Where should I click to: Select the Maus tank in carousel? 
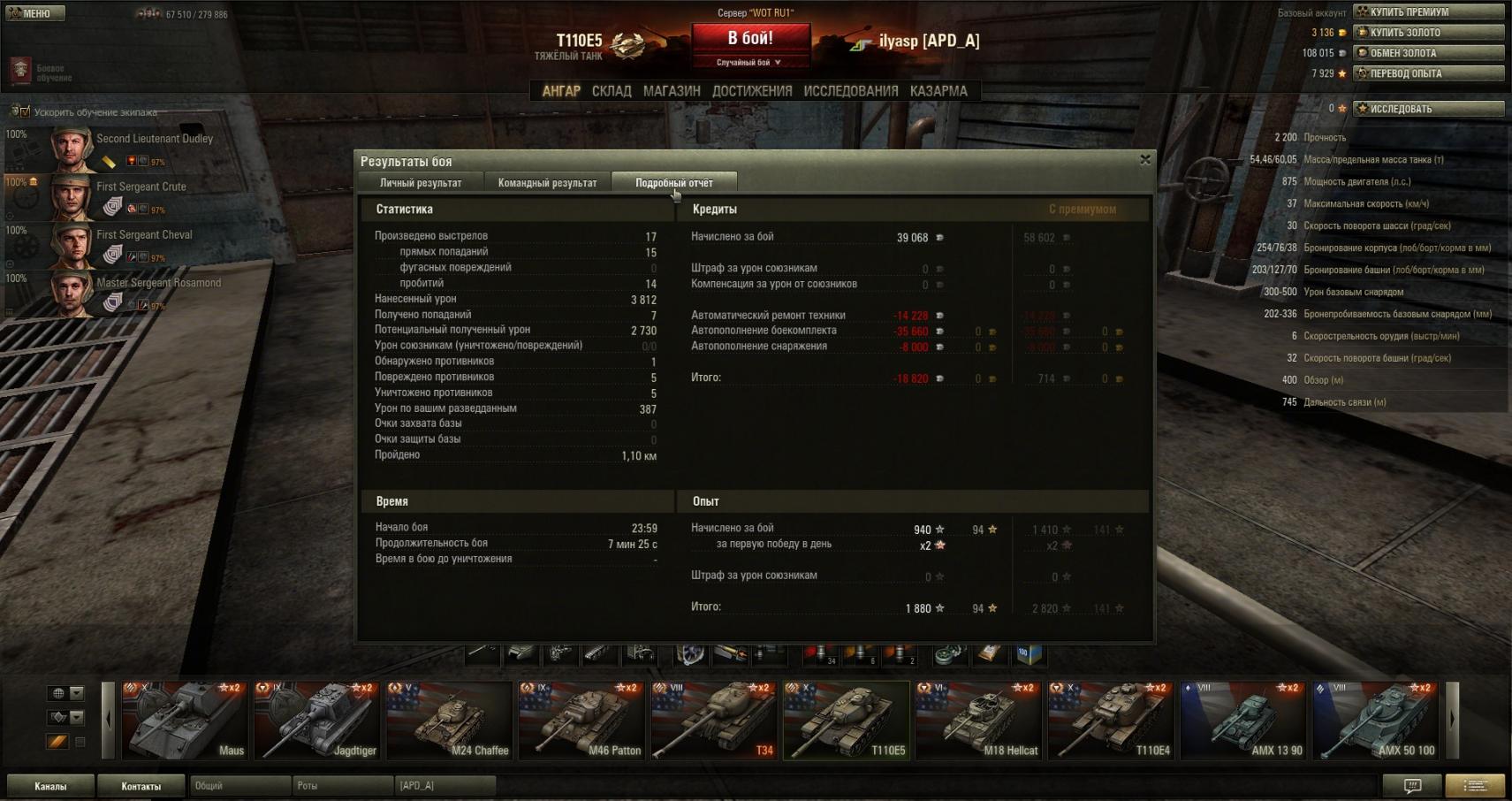(x=184, y=720)
